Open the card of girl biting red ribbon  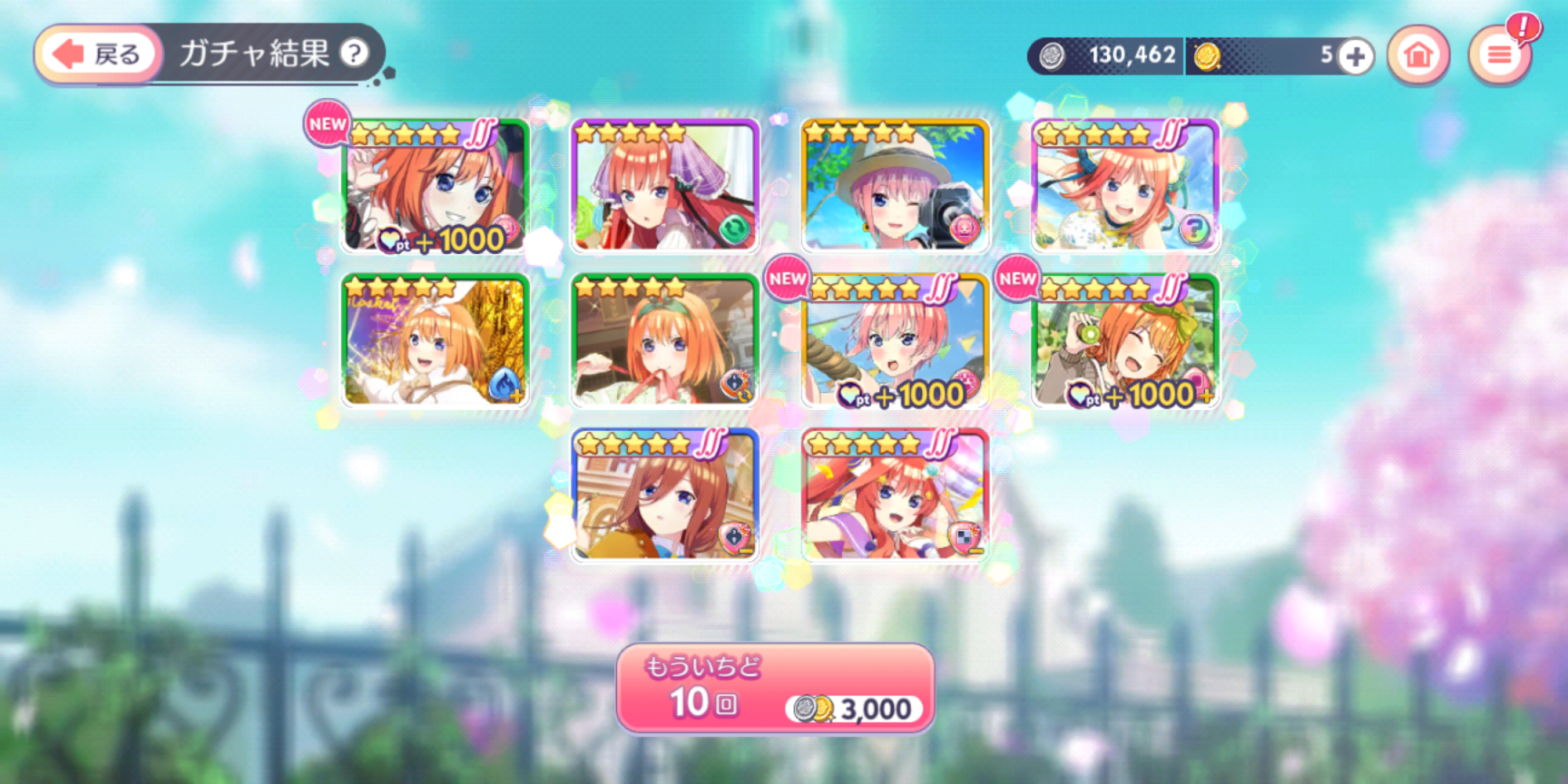point(665,340)
